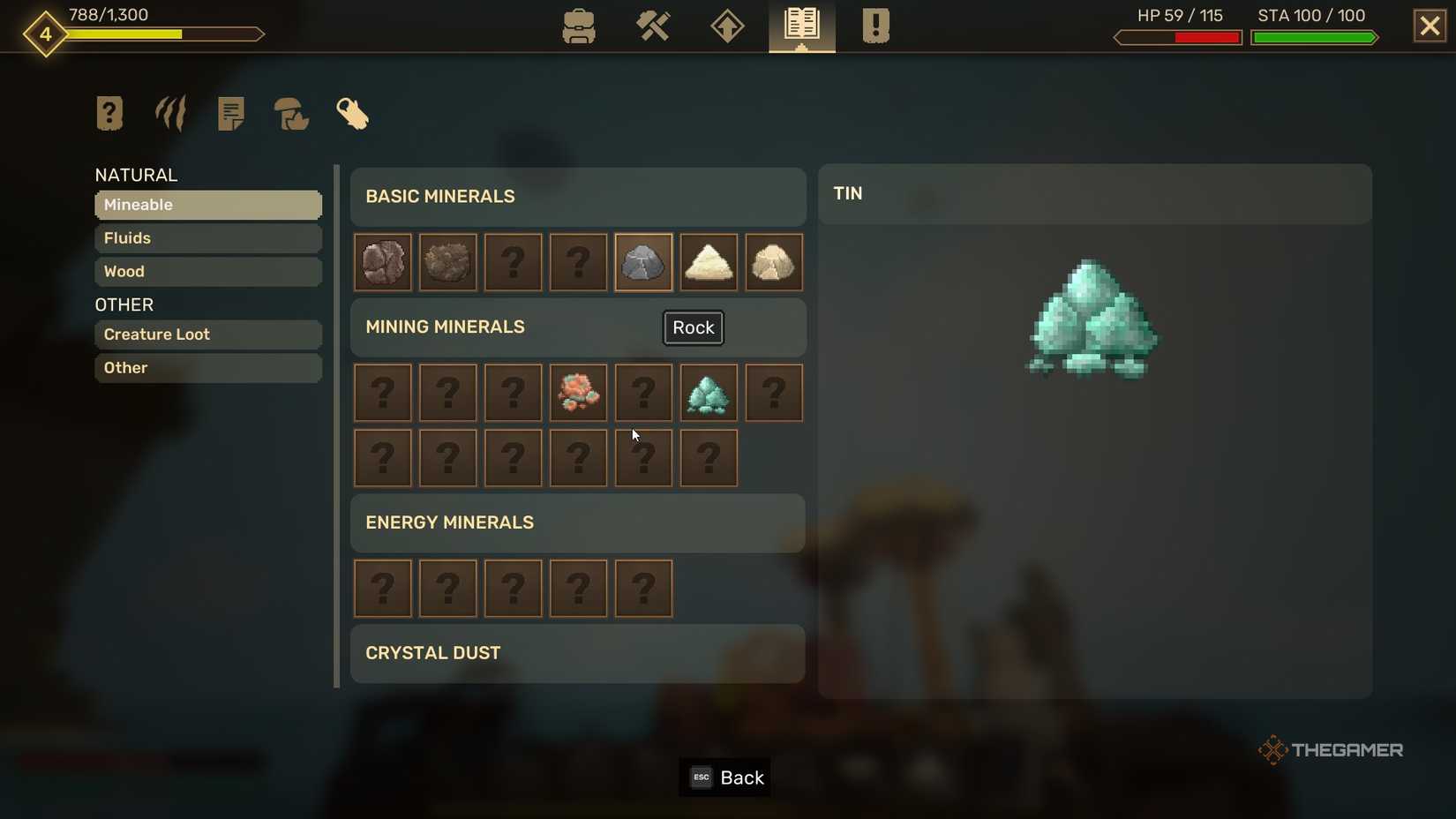Viewport: 1456px width, 819px height.
Task: Open the Other category under OTHER
Action: (207, 368)
